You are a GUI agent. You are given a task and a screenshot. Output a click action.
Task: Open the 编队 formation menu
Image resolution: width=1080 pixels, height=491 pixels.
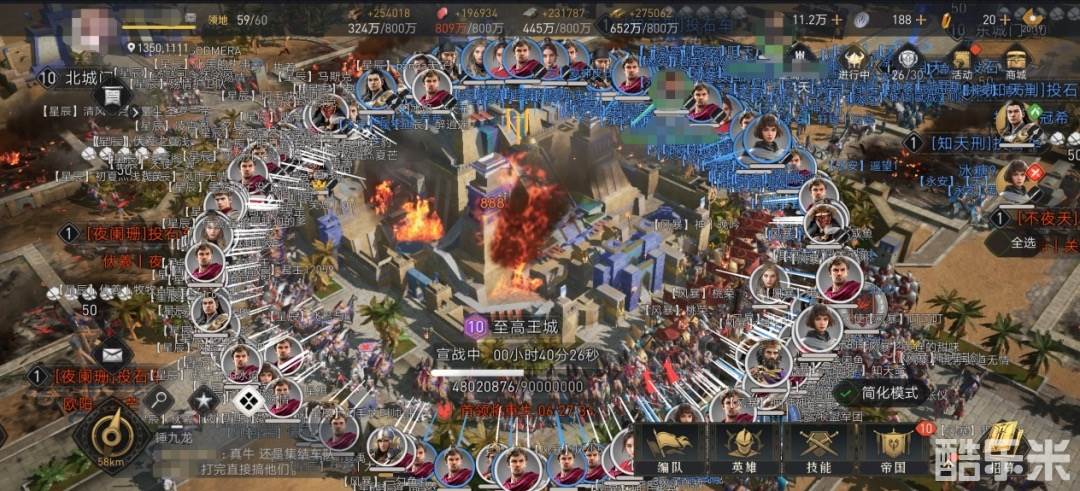(668, 449)
